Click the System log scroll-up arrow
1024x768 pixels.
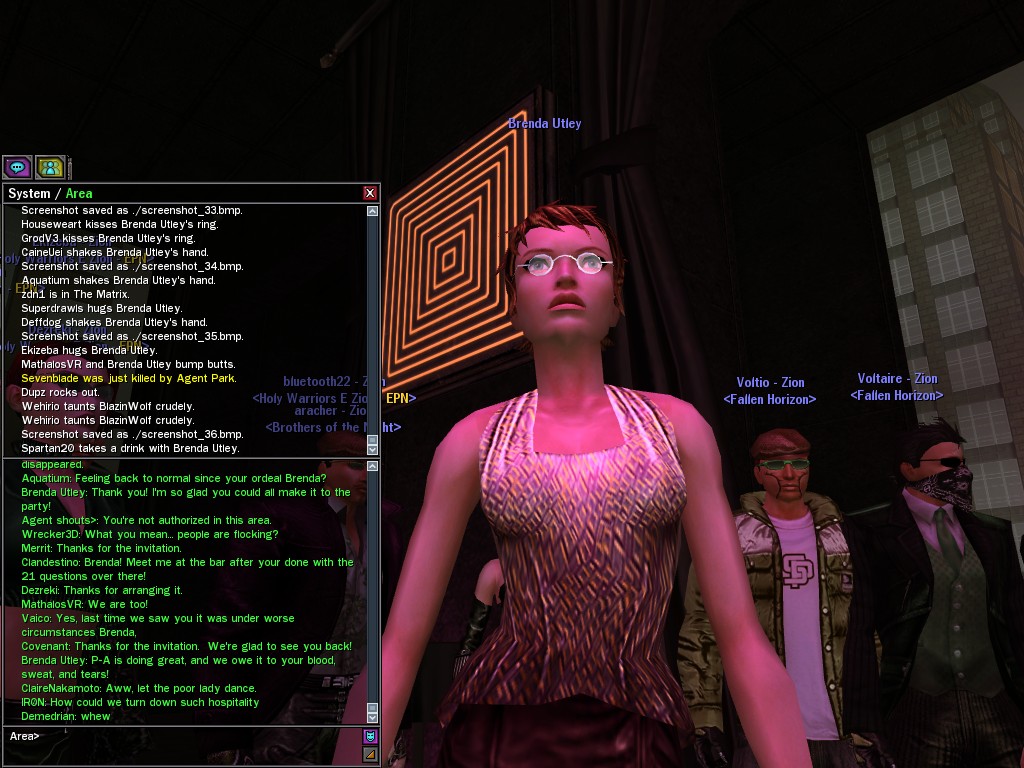click(373, 211)
